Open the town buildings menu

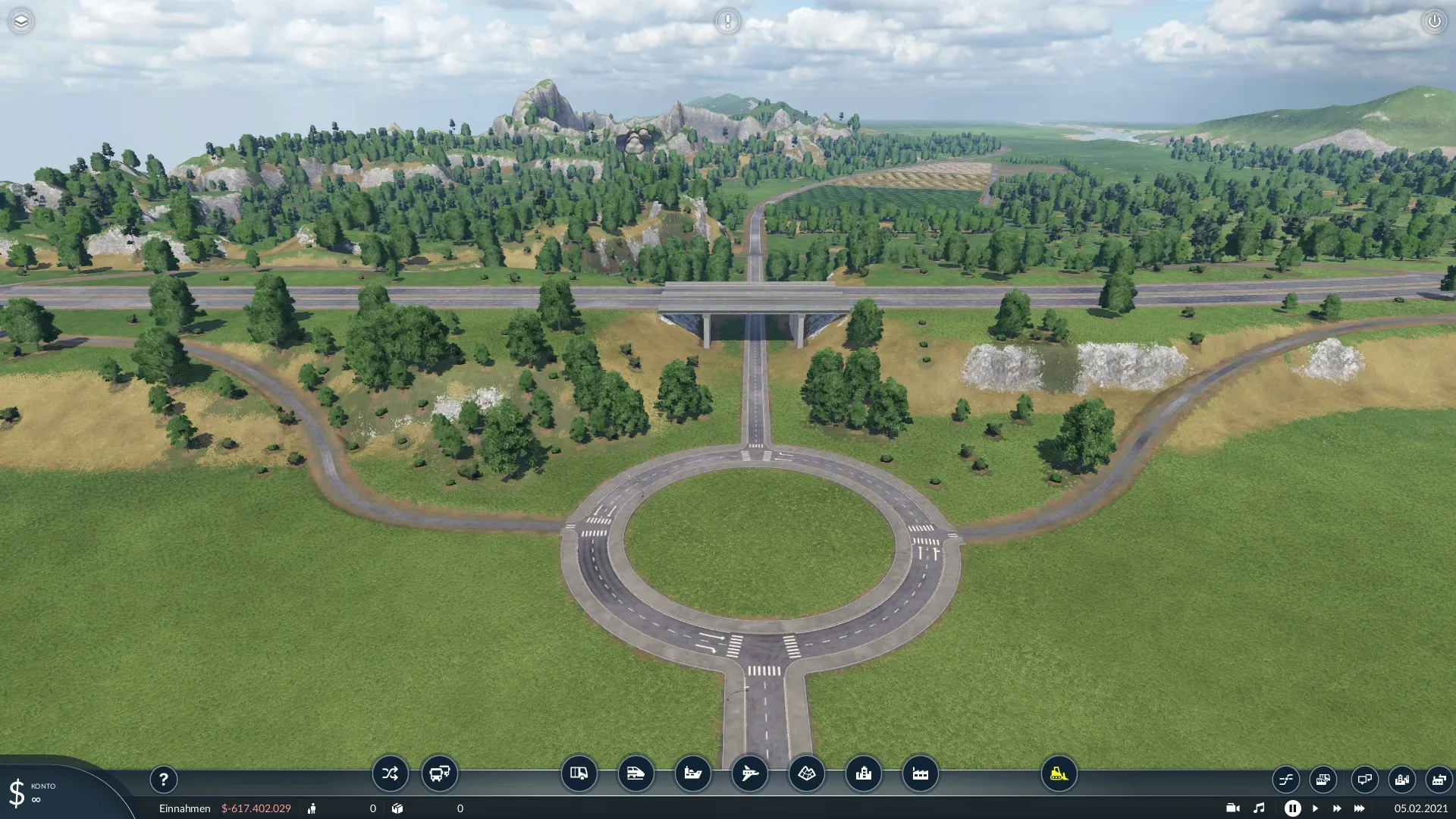coord(863,773)
